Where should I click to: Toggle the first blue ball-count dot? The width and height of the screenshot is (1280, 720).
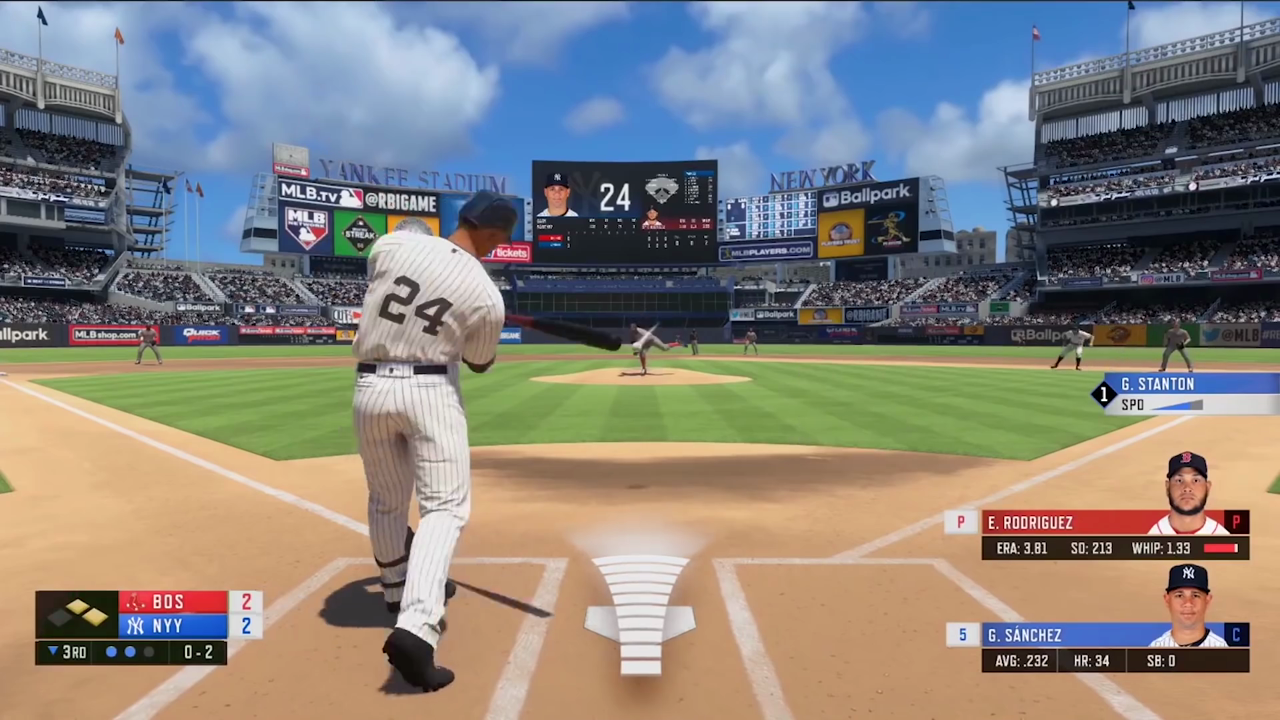pyautogui.click(x=111, y=652)
